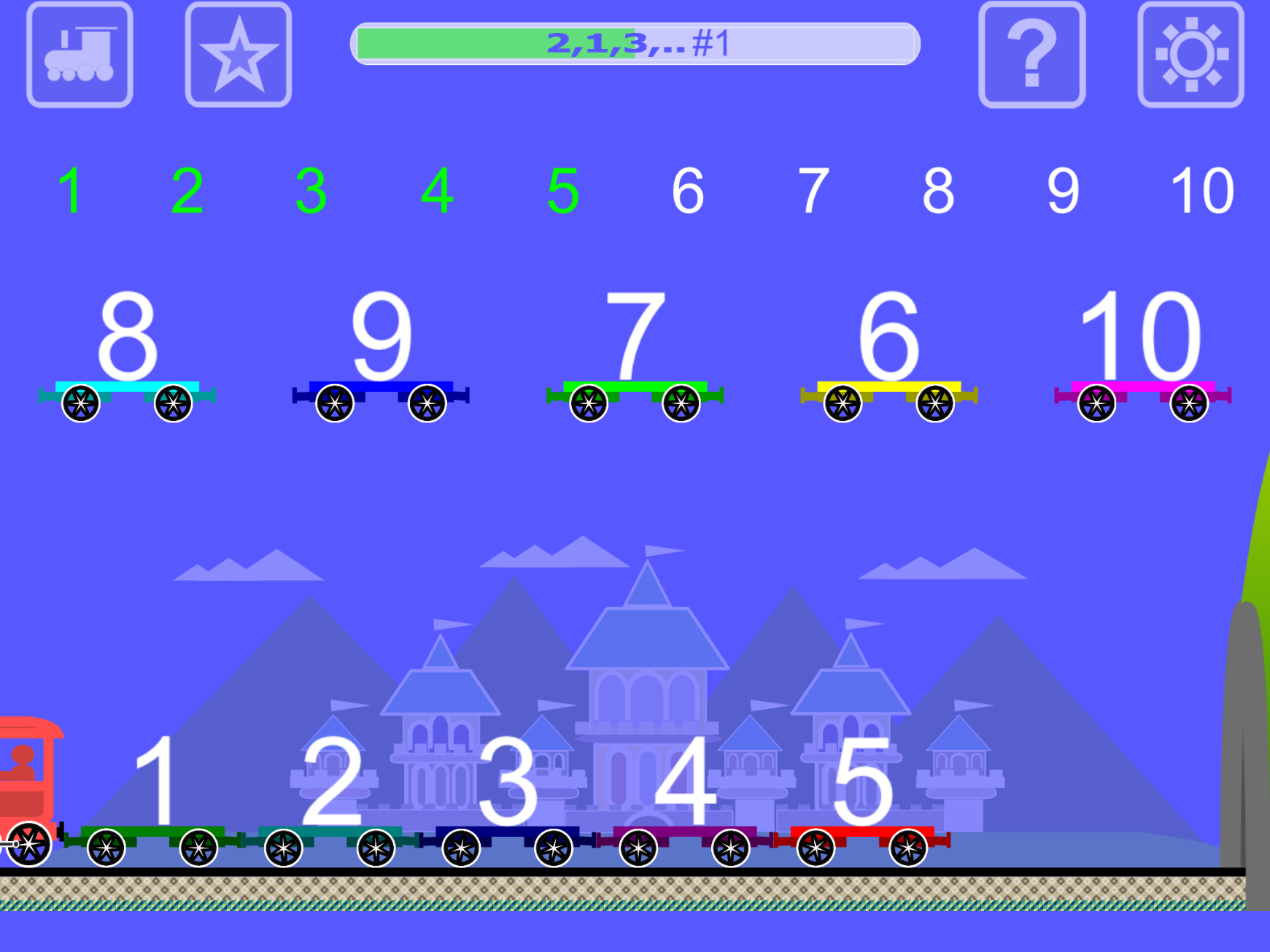Show help with the question mark button
Image resolution: width=1270 pixels, height=952 pixels.
pyautogui.click(x=1031, y=55)
